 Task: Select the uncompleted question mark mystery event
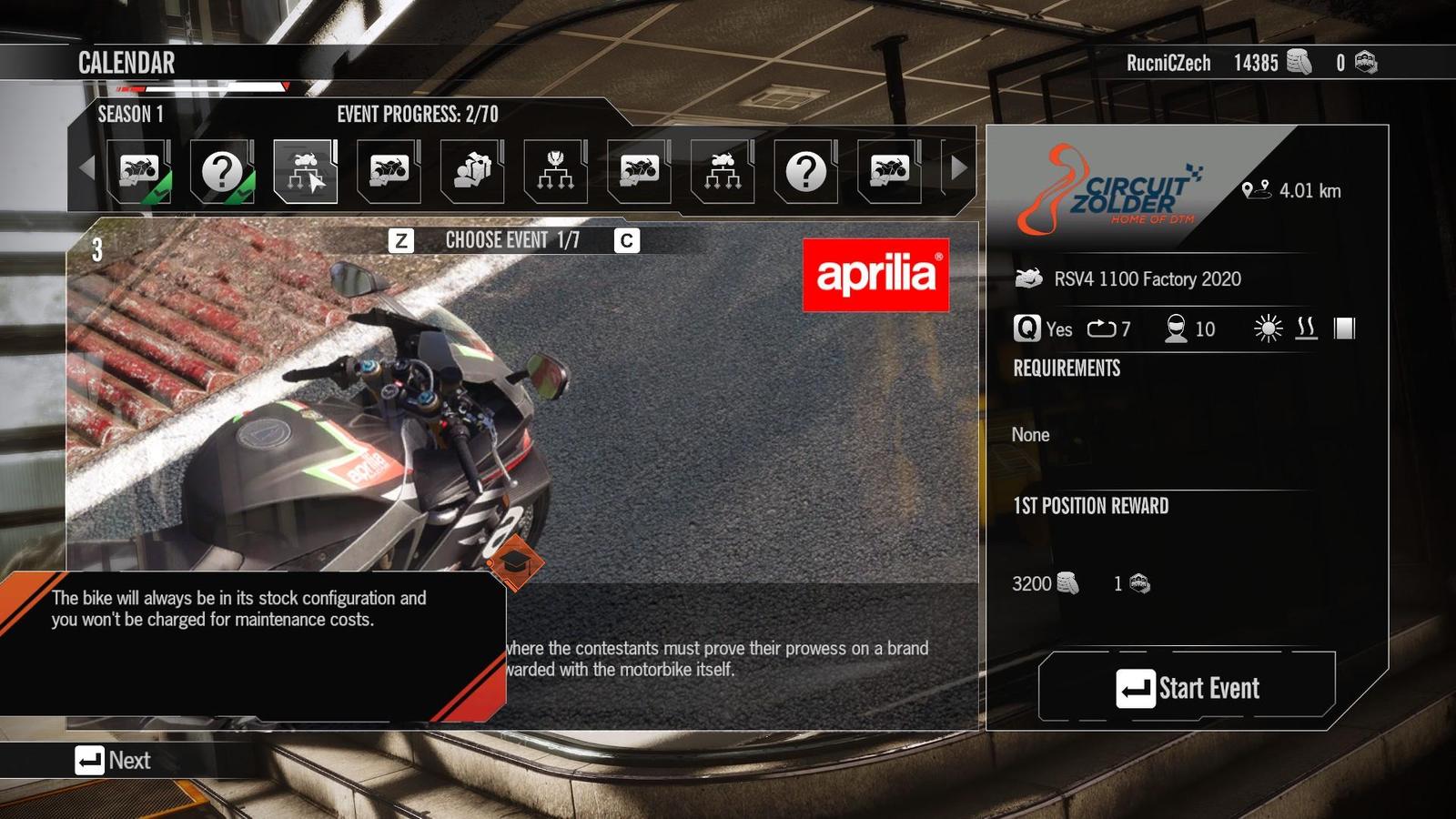[x=805, y=171]
